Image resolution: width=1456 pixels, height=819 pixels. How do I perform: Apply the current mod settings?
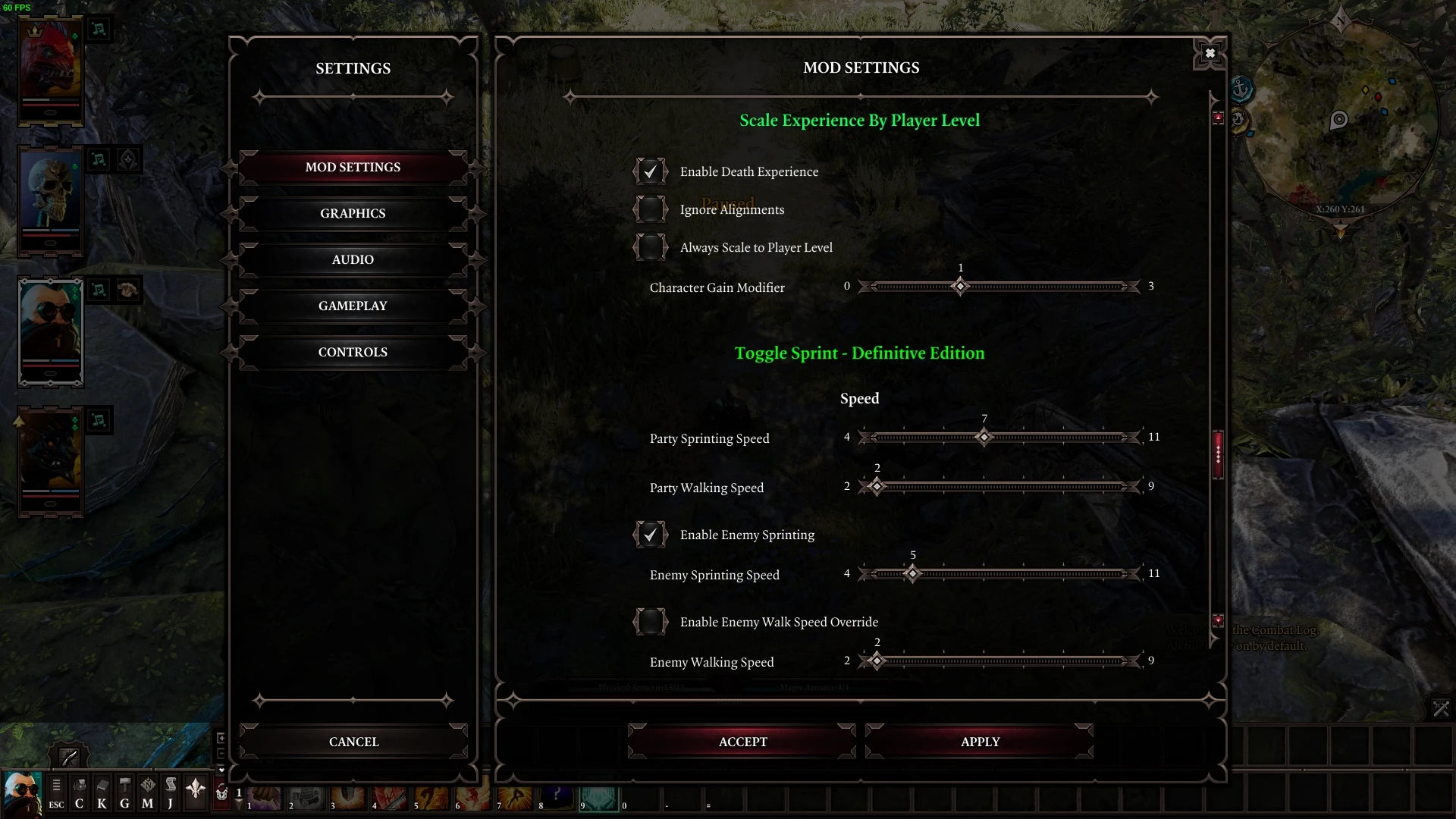tap(980, 742)
